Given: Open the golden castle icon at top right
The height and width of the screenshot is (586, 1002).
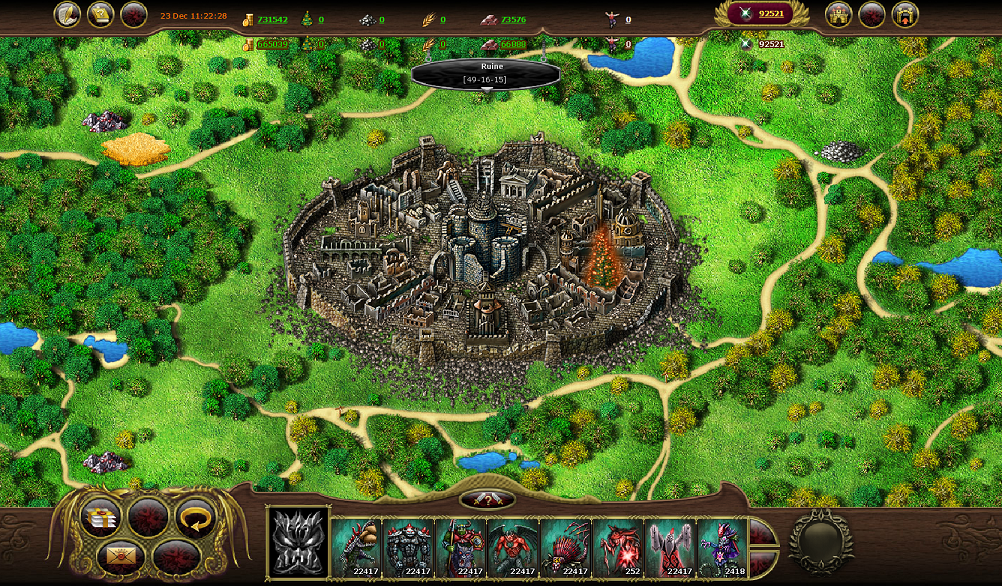Looking at the screenshot, I should [839, 14].
